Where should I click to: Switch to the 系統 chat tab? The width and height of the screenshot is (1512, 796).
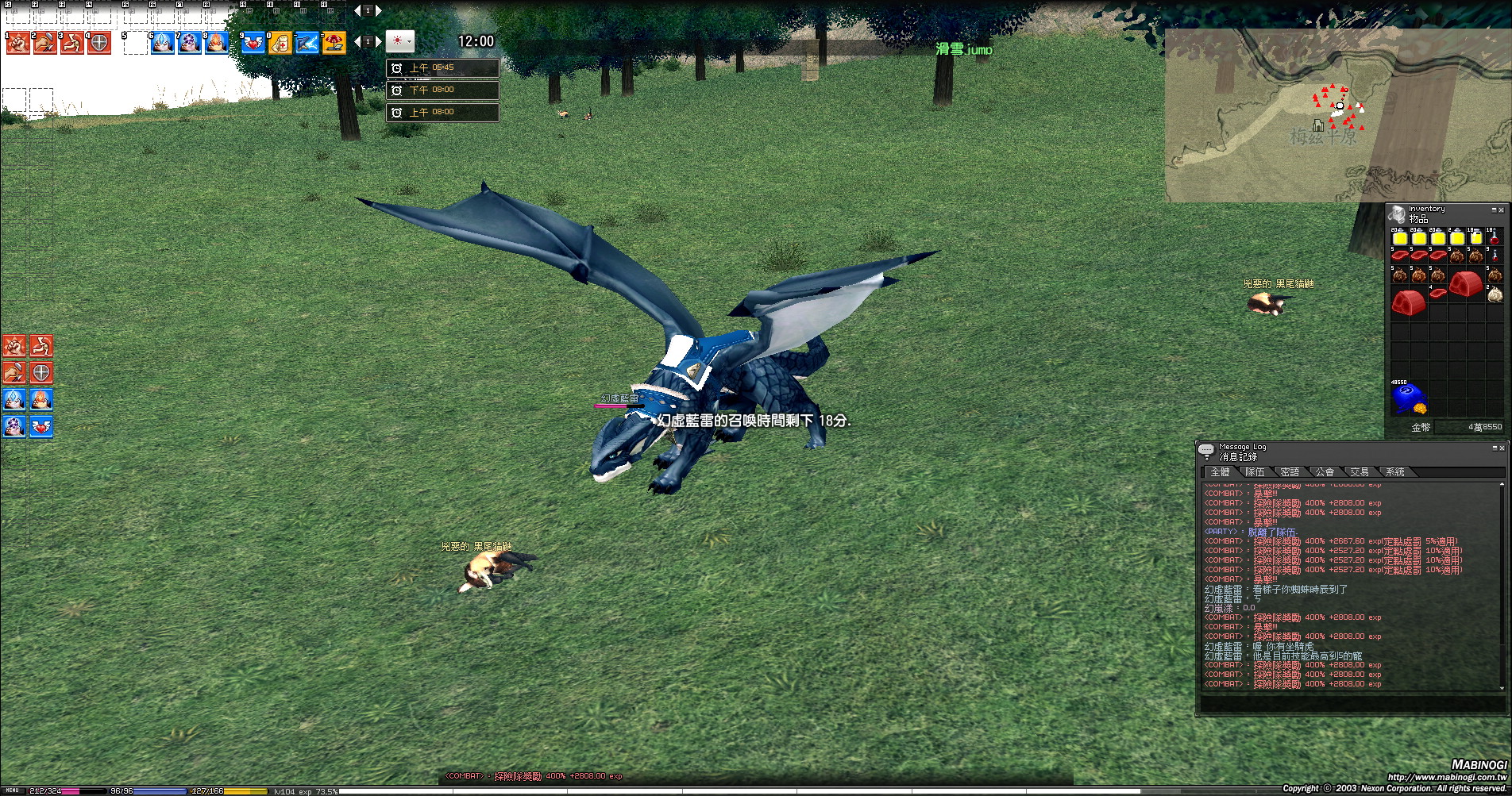pyautogui.click(x=1395, y=472)
